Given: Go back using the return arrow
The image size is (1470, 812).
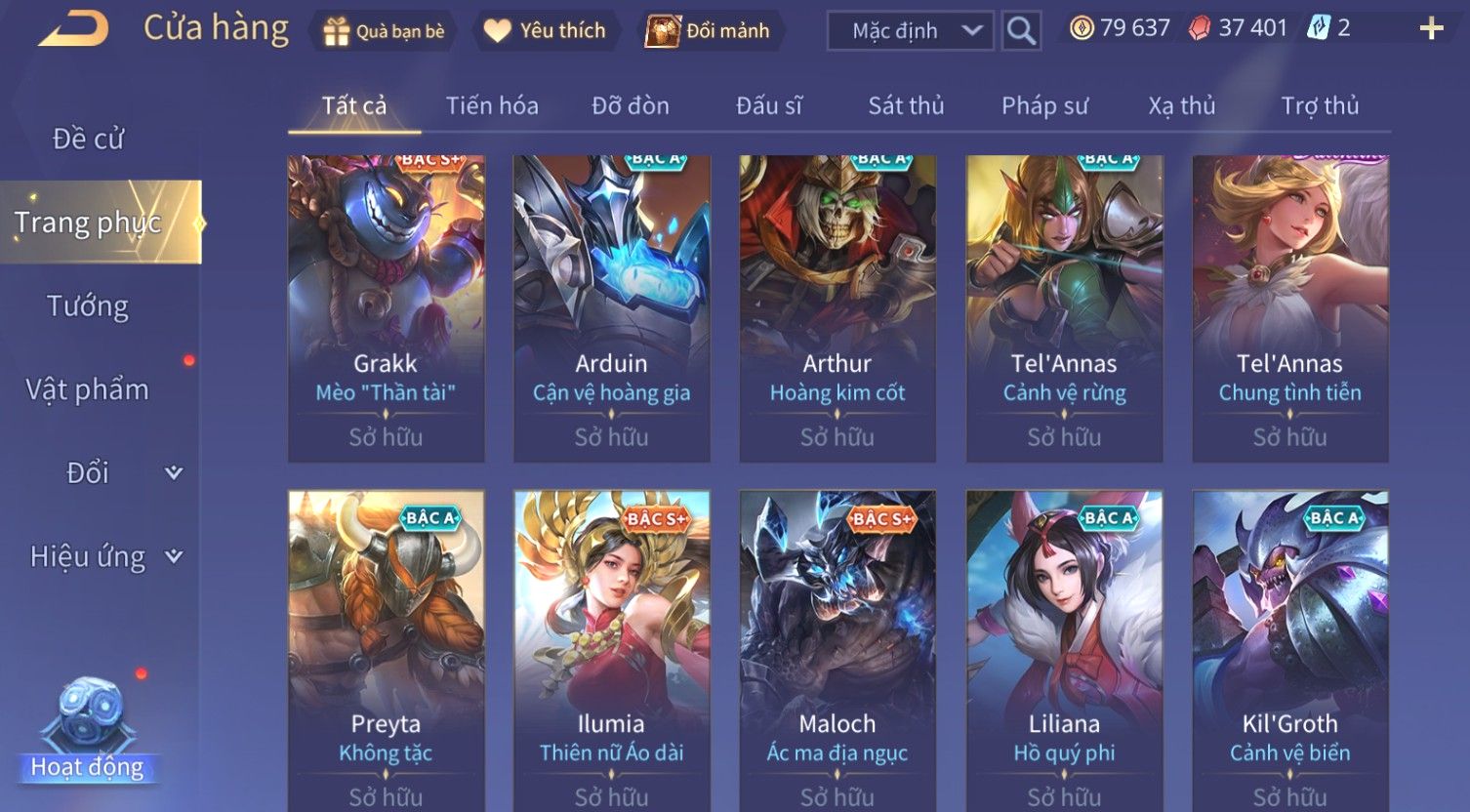Looking at the screenshot, I should [74, 29].
